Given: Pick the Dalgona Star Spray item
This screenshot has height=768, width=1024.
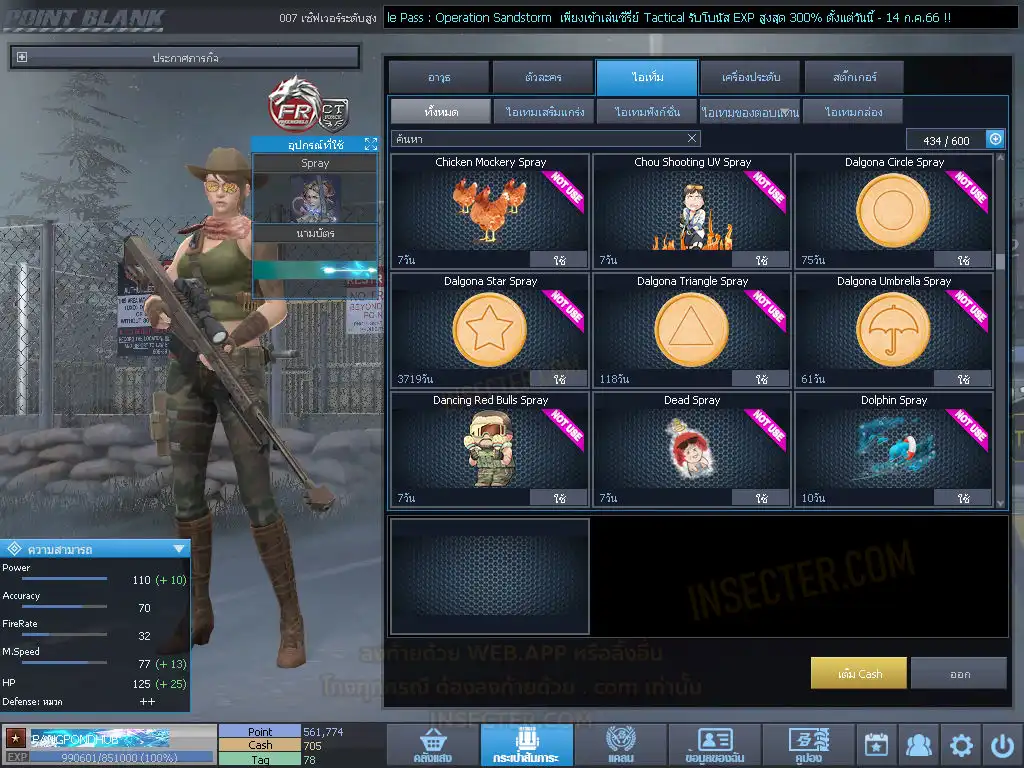Looking at the screenshot, I should (x=490, y=330).
